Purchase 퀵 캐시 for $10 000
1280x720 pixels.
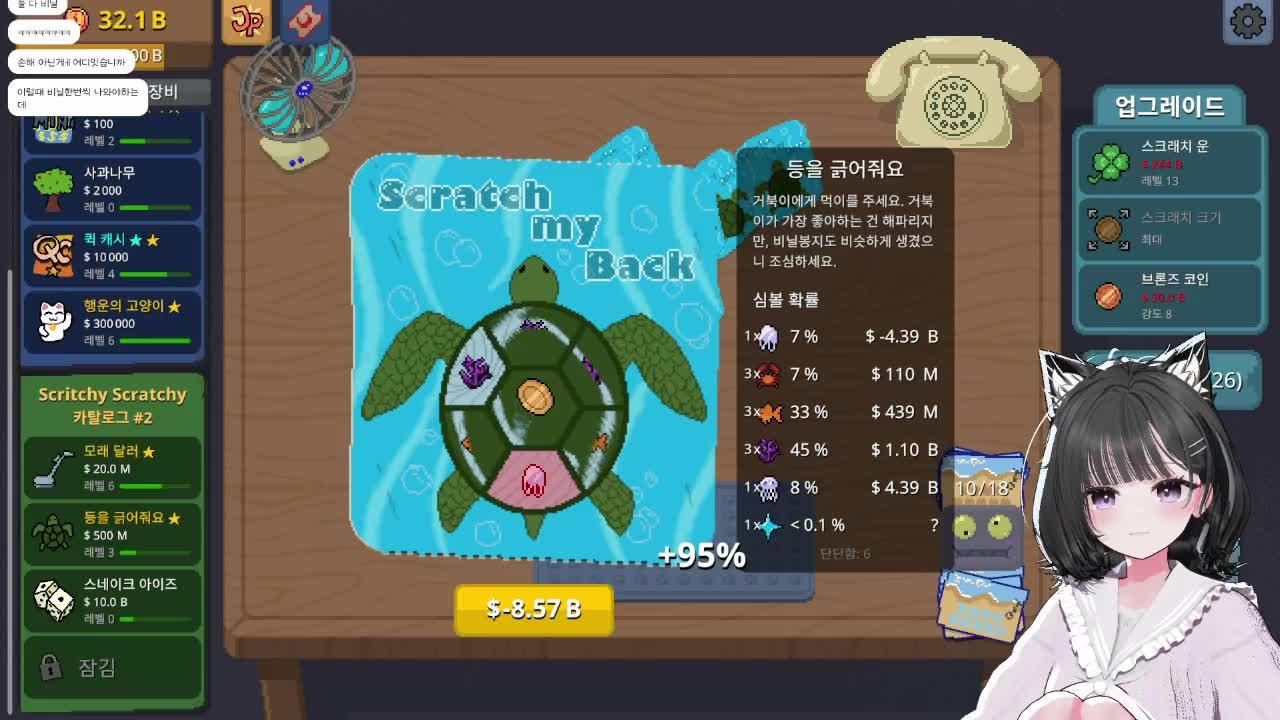point(110,252)
